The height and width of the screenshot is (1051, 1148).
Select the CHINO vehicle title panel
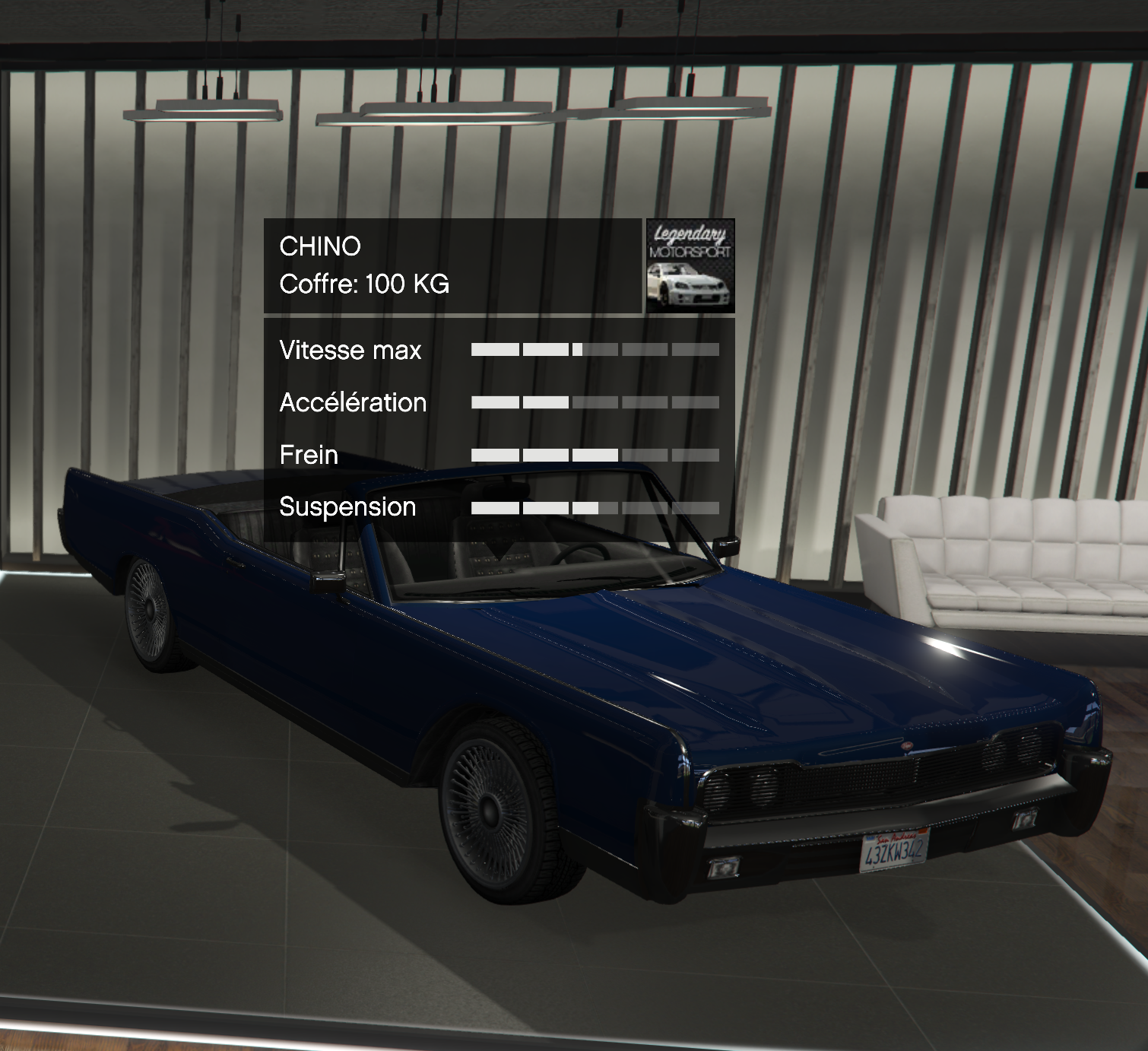[x=452, y=265]
